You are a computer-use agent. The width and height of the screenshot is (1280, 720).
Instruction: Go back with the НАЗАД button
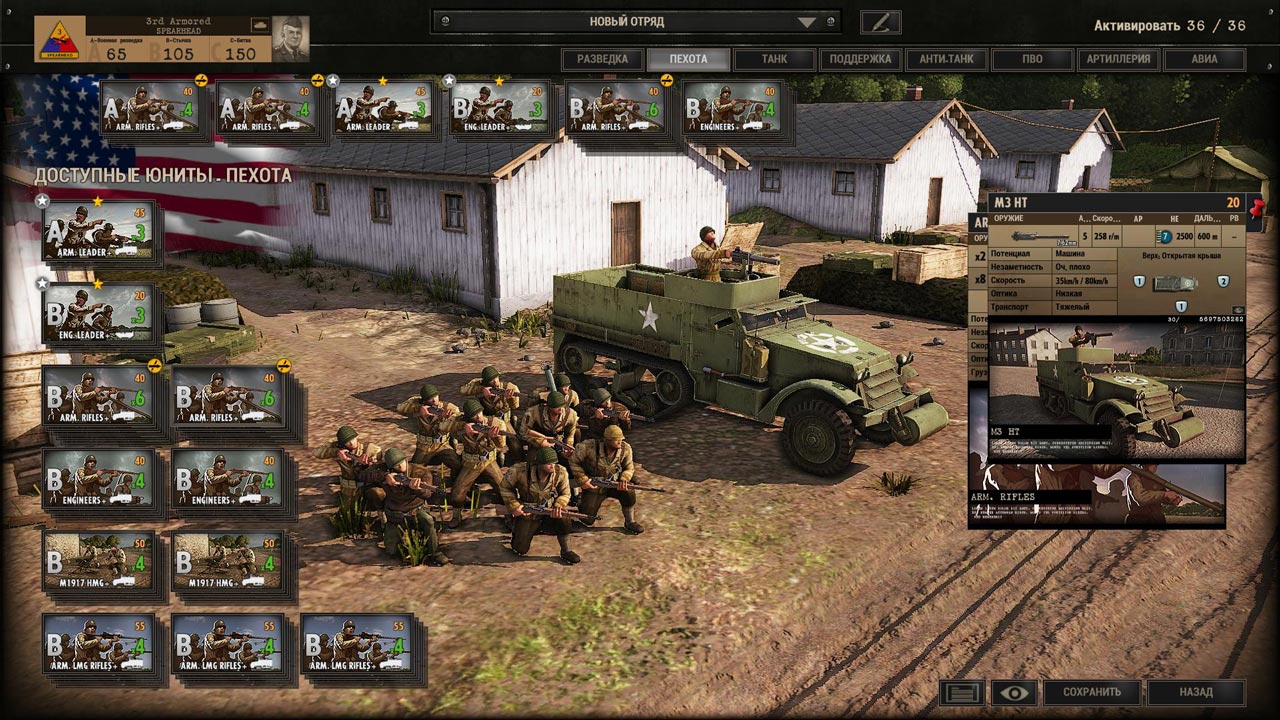coord(1196,691)
